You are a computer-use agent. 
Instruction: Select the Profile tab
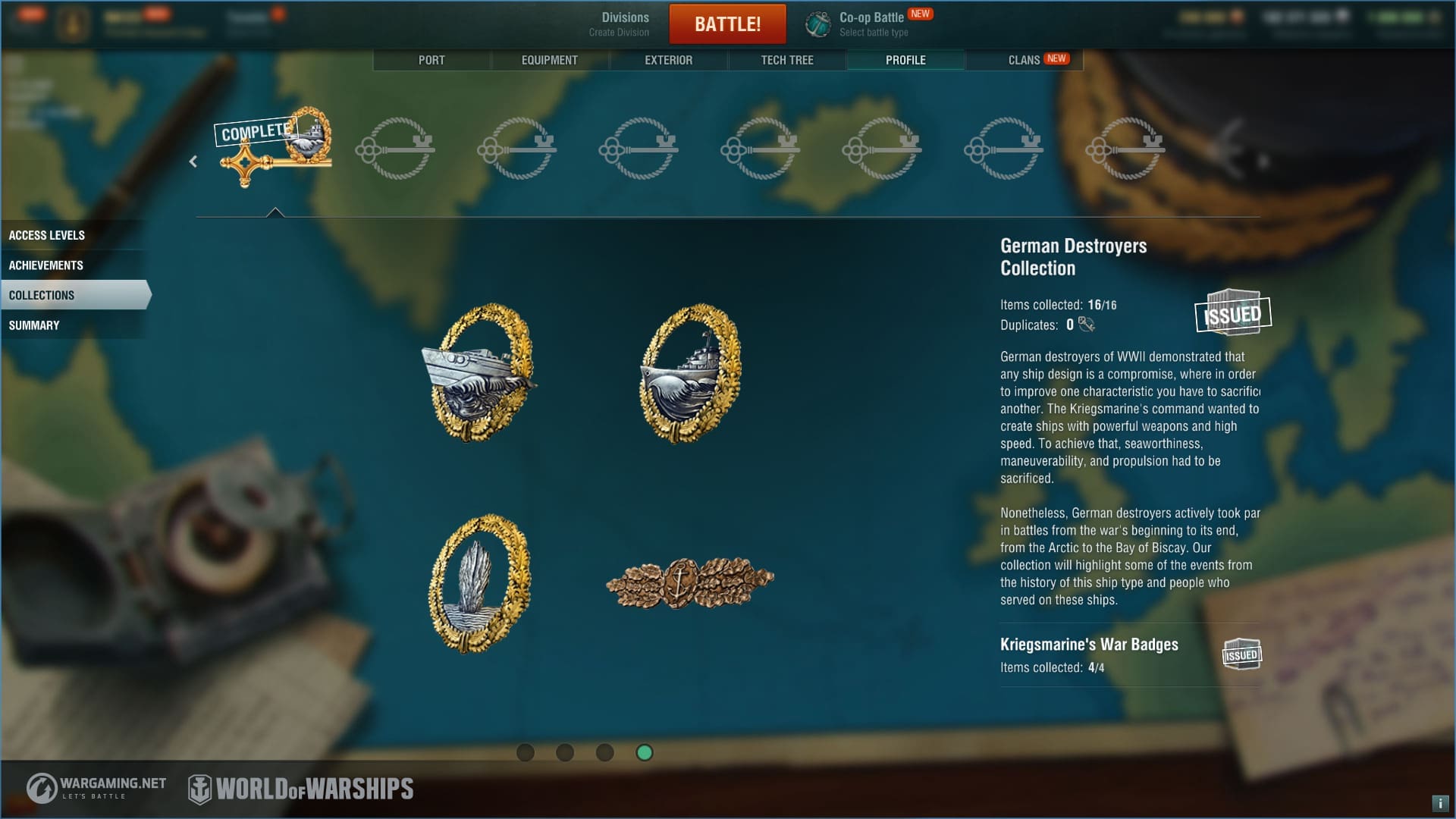click(x=905, y=60)
